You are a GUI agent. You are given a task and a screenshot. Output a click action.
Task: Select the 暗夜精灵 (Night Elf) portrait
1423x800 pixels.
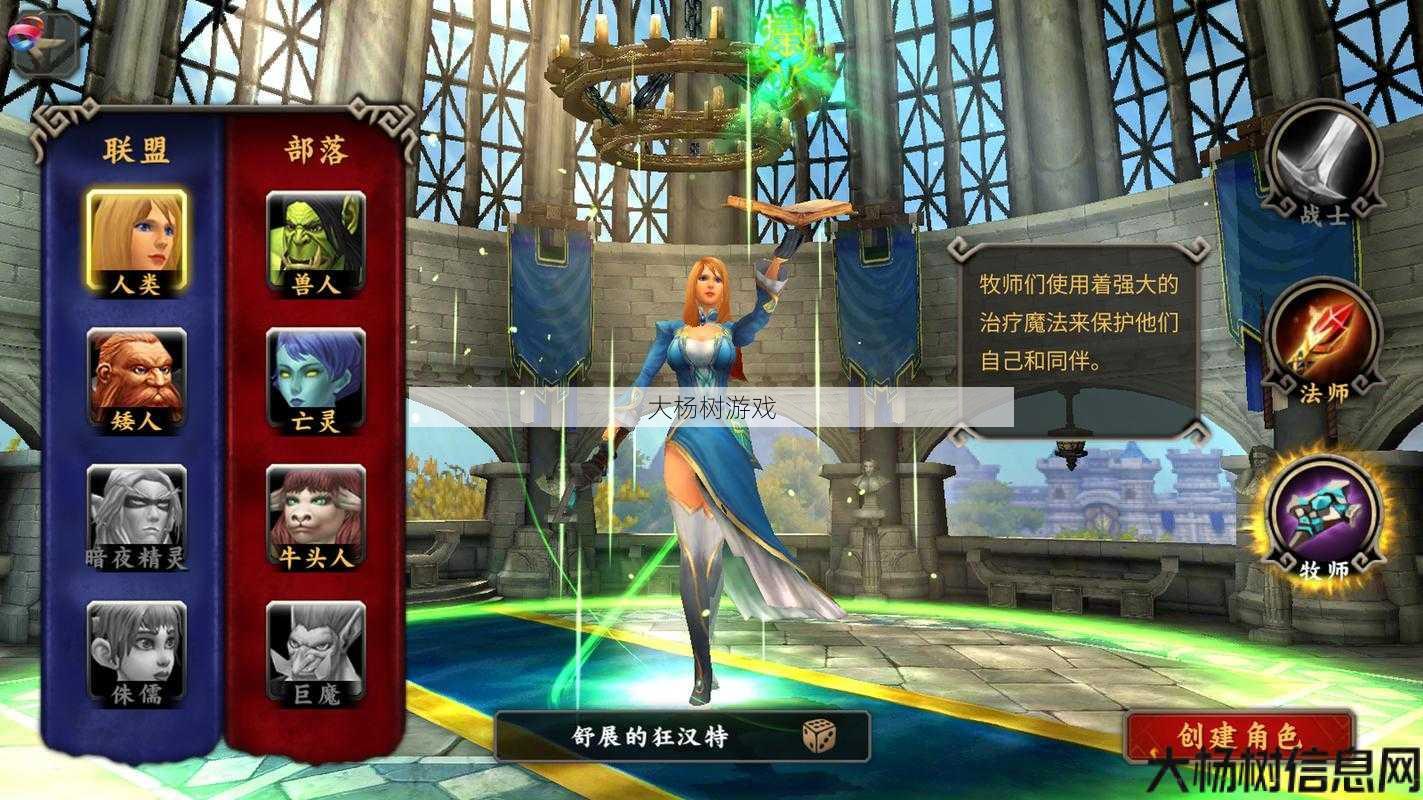click(x=135, y=512)
